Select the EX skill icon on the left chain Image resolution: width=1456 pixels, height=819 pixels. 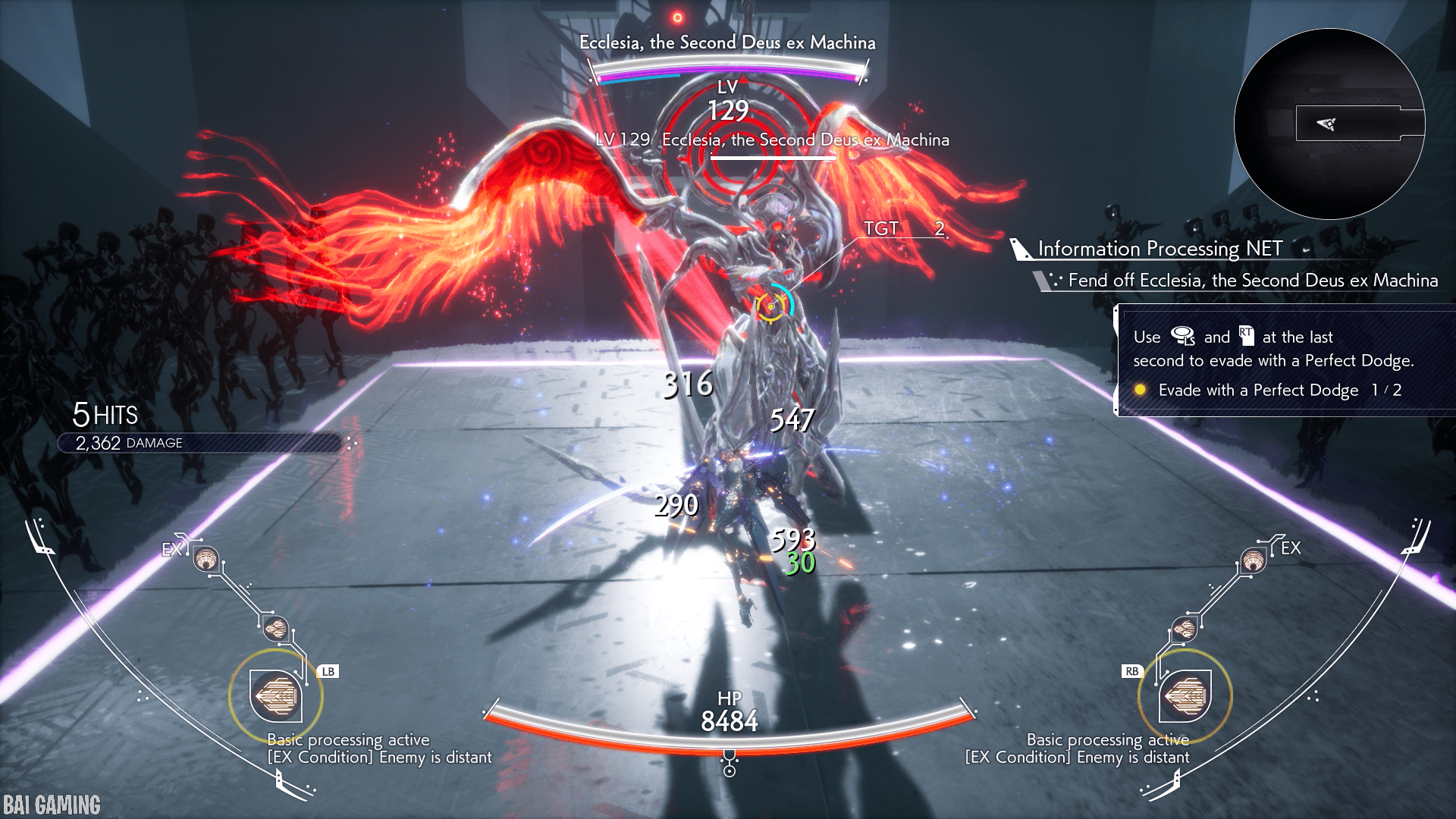[206, 560]
